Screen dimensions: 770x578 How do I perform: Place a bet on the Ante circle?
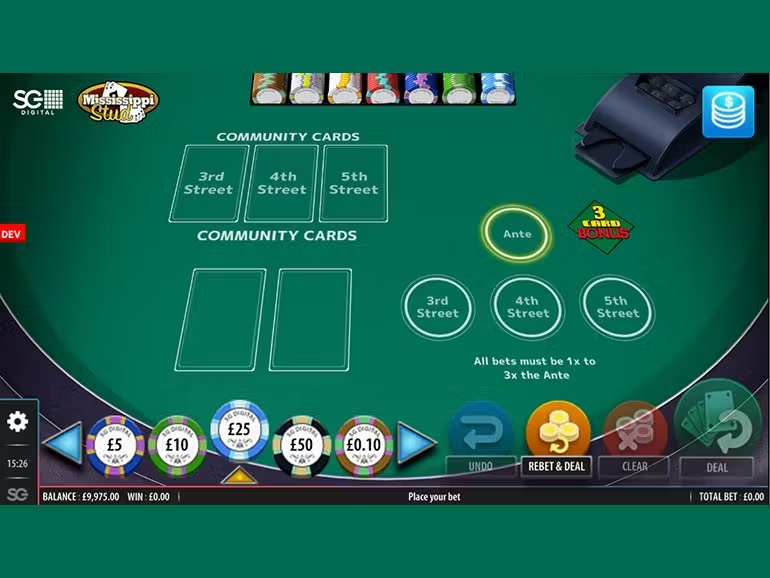click(x=517, y=234)
